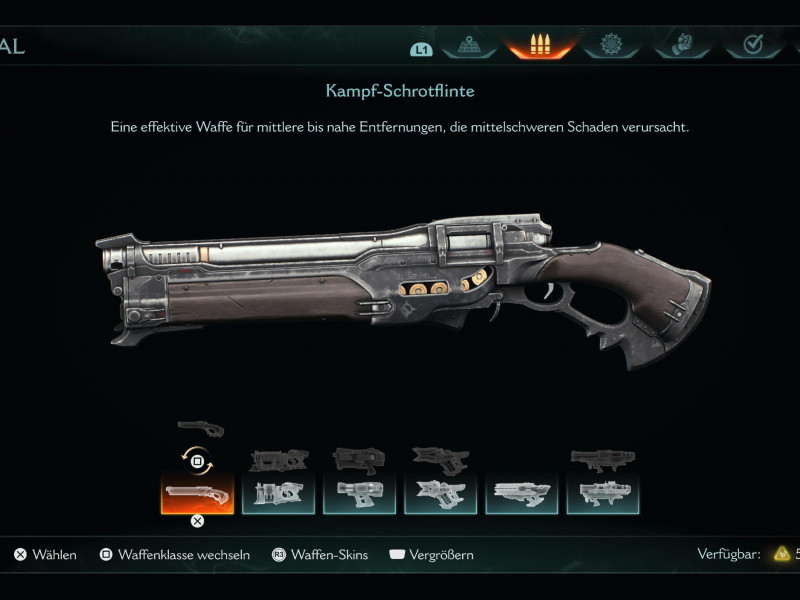Choose the heavy cannon weapon slot
Viewport: 800px width, 600px height.
(x=278, y=493)
